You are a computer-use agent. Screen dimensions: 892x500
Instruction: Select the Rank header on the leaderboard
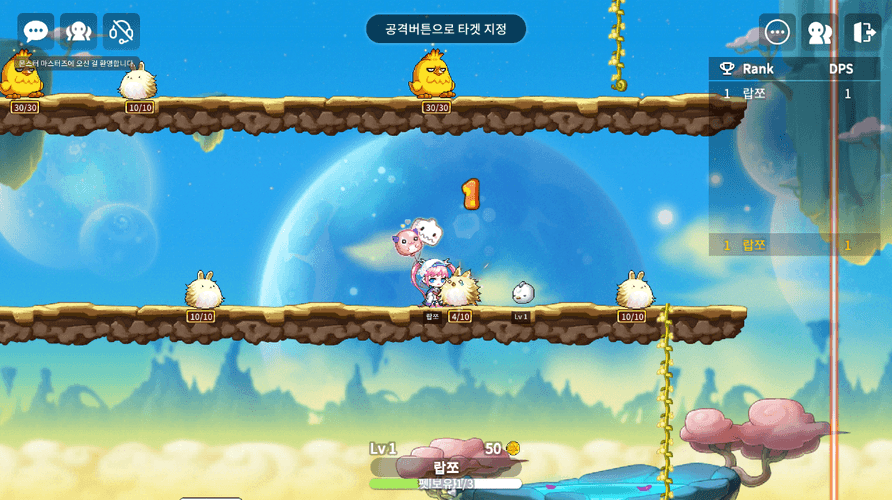point(757,69)
